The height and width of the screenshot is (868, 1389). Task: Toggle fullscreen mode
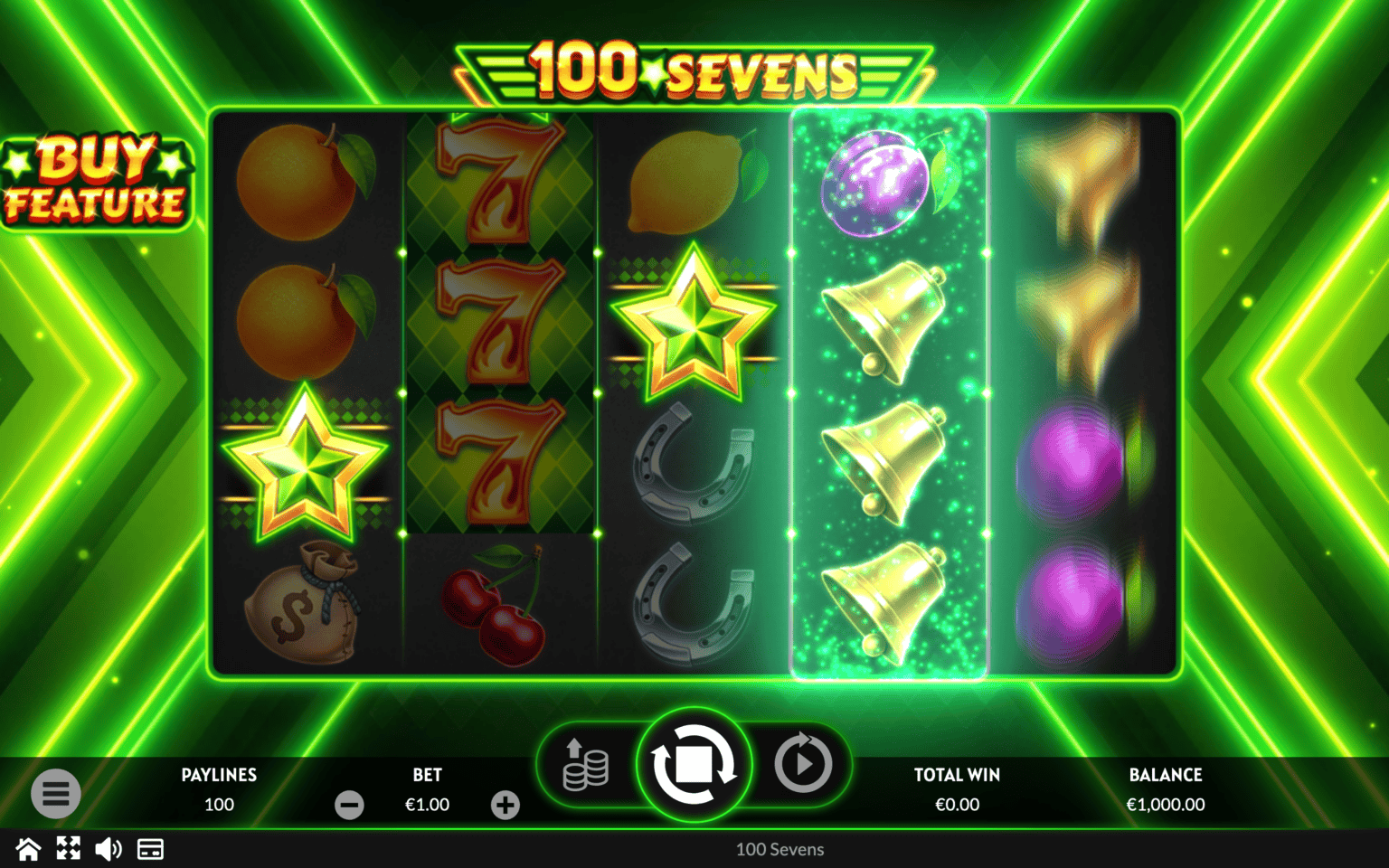tap(69, 849)
